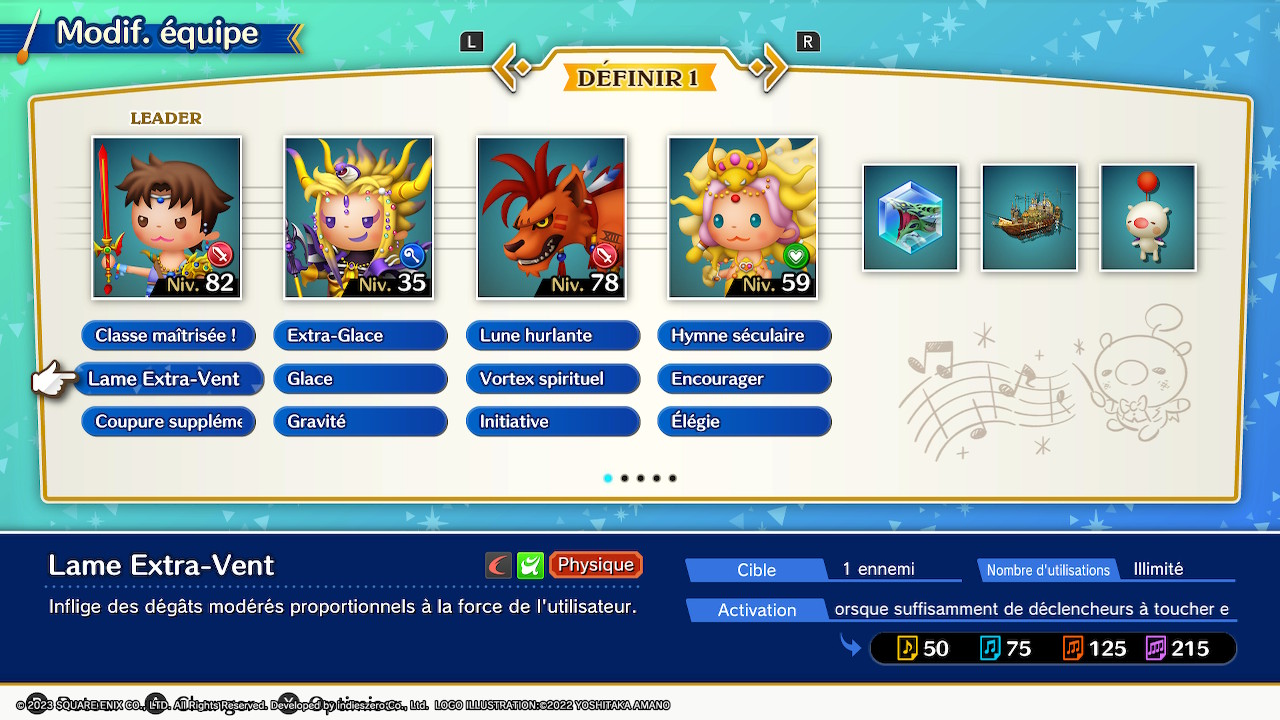Switch to the next party set arrow
The height and width of the screenshot is (720, 1280).
point(770,67)
